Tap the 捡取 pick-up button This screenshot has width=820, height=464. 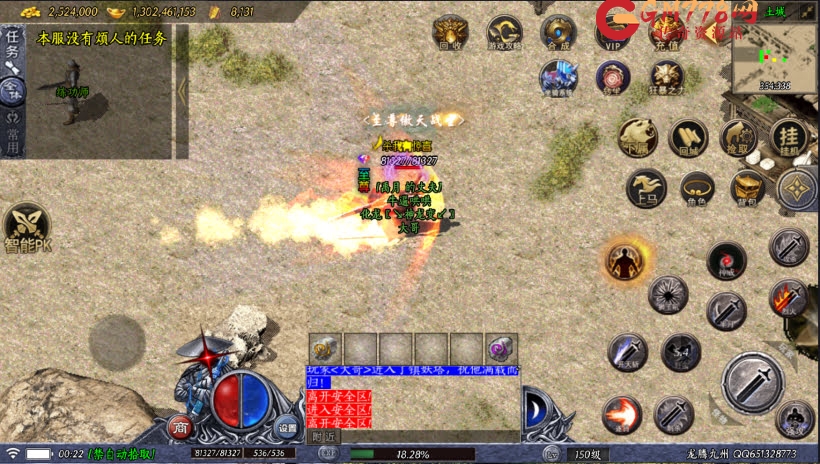[739, 138]
